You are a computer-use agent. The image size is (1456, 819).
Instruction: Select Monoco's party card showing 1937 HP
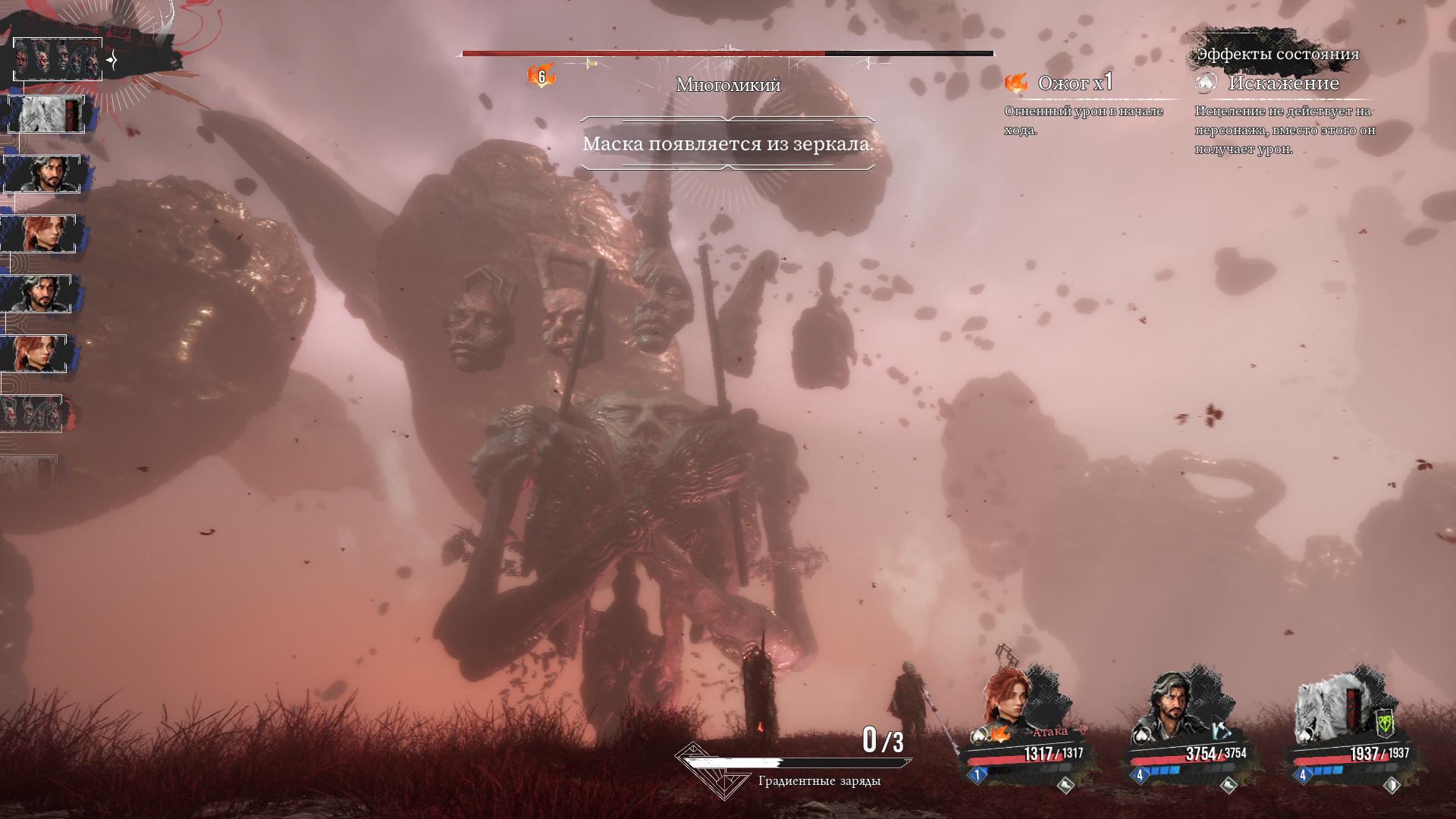pos(1354,728)
